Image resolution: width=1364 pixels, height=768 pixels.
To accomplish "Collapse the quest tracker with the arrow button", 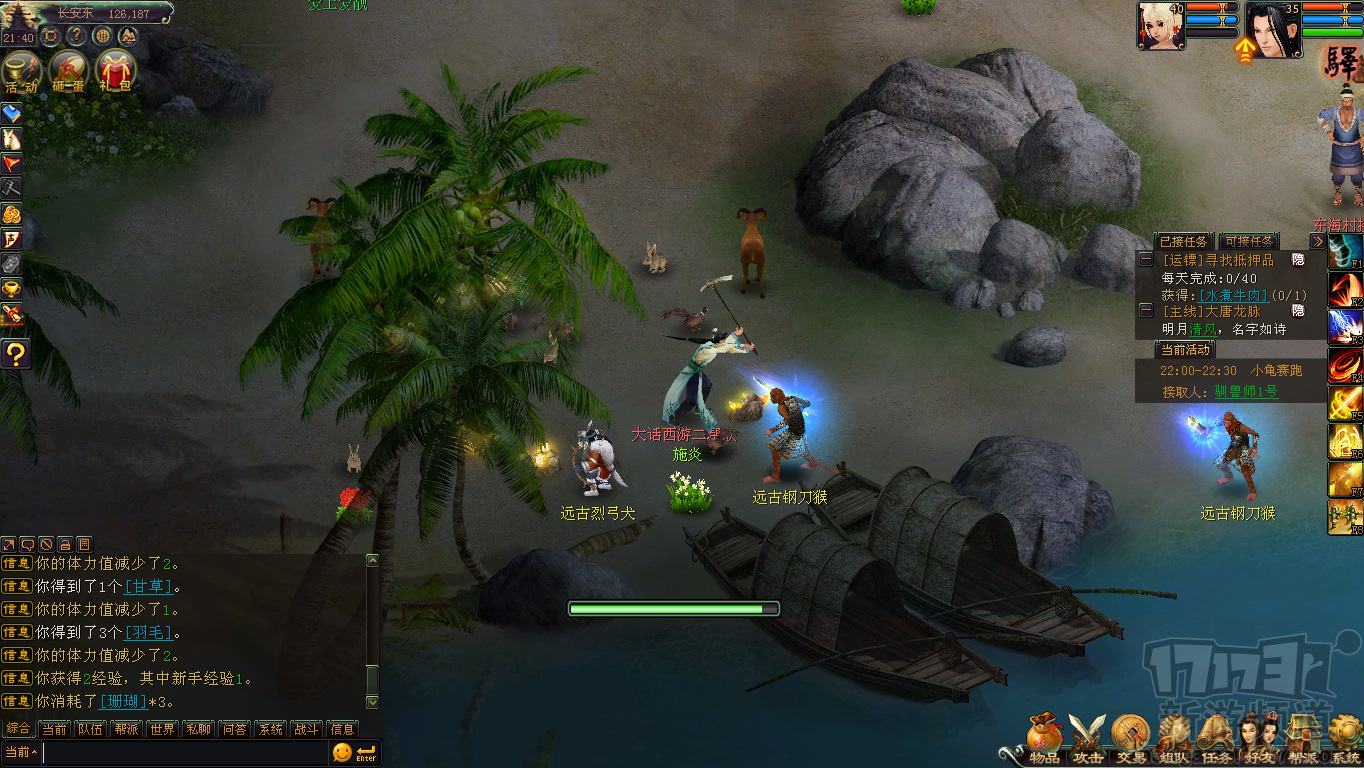I will tap(1317, 241).
